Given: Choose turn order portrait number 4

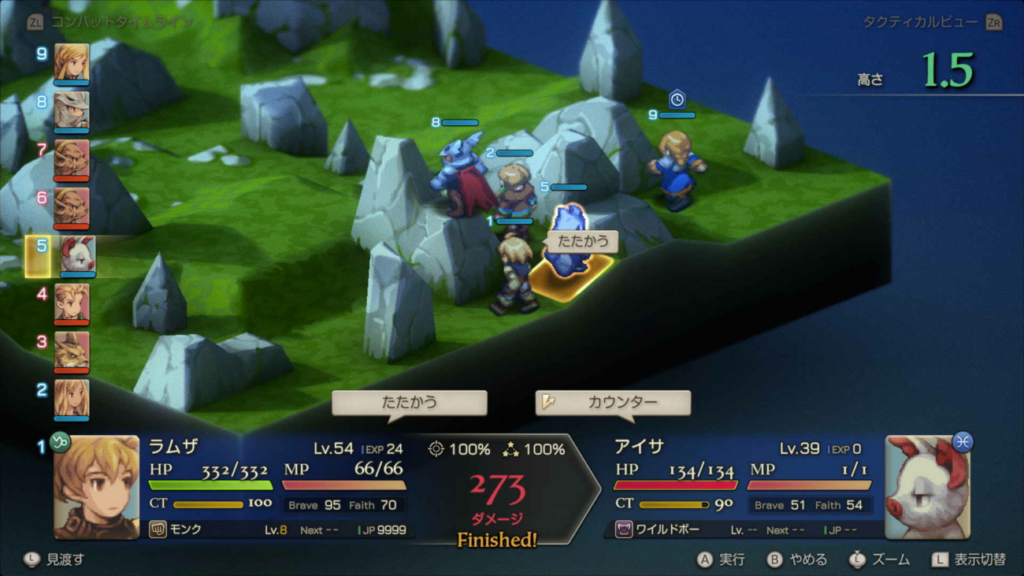Looking at the screenshot, I should coord(71,302).
